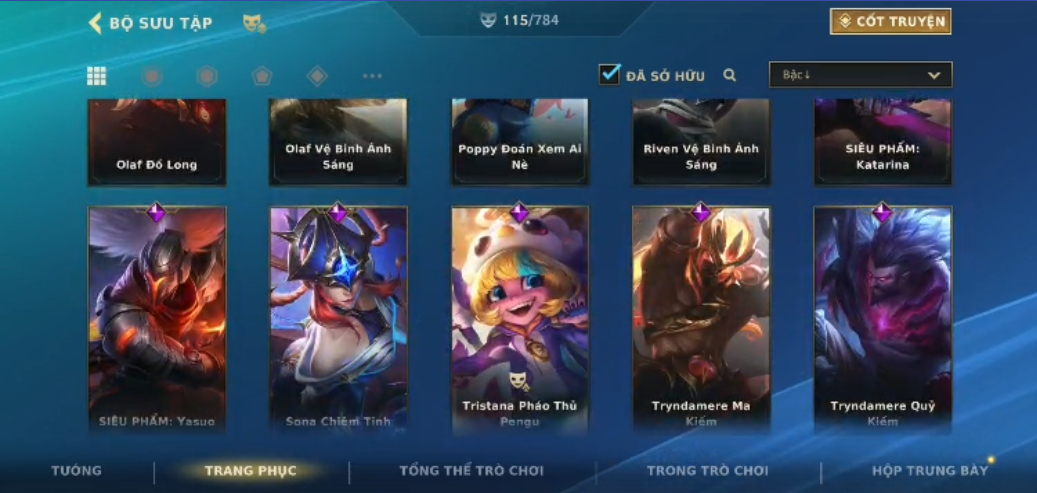Image resolution: width=1037 pixels, height=493 pixels.
Task: Click the magnifier search icon
Action: (730, 75)
